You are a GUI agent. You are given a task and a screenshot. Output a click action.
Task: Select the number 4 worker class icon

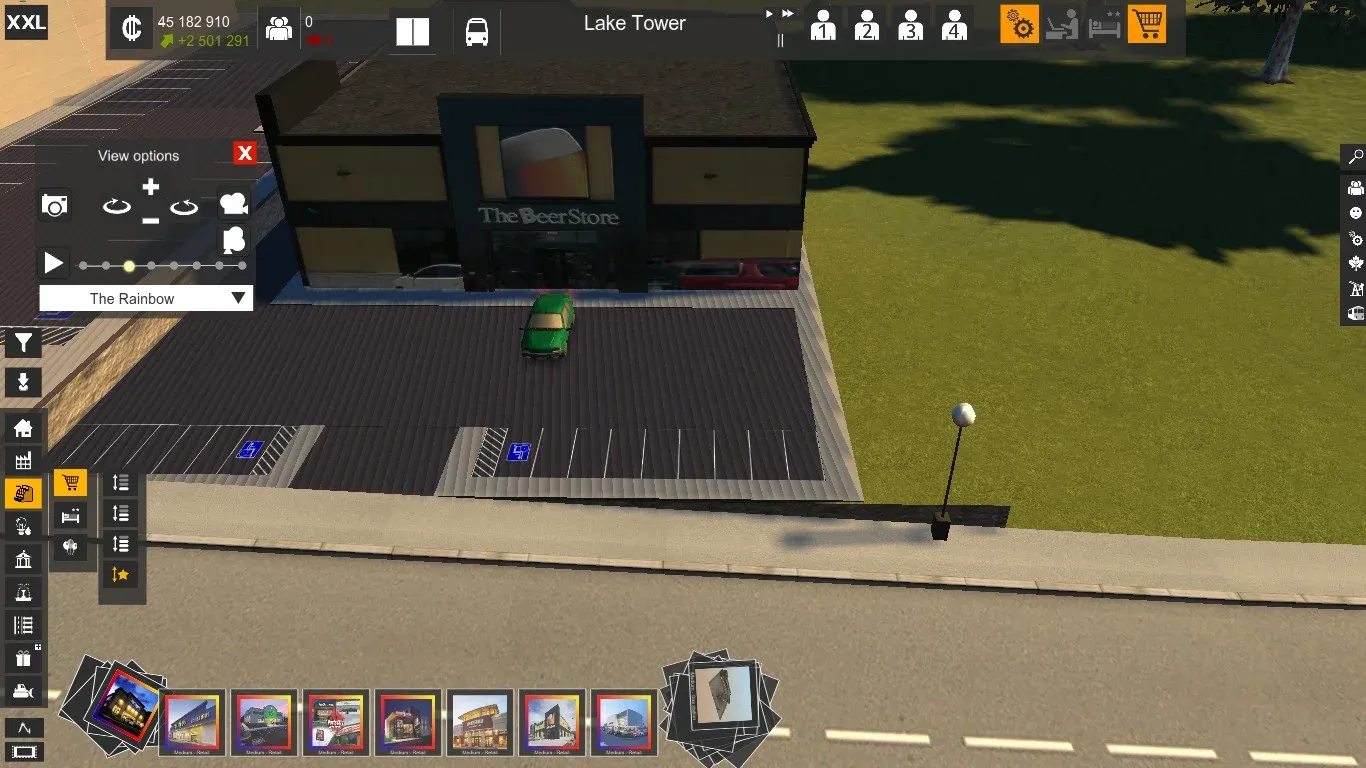tap(954, 25)
